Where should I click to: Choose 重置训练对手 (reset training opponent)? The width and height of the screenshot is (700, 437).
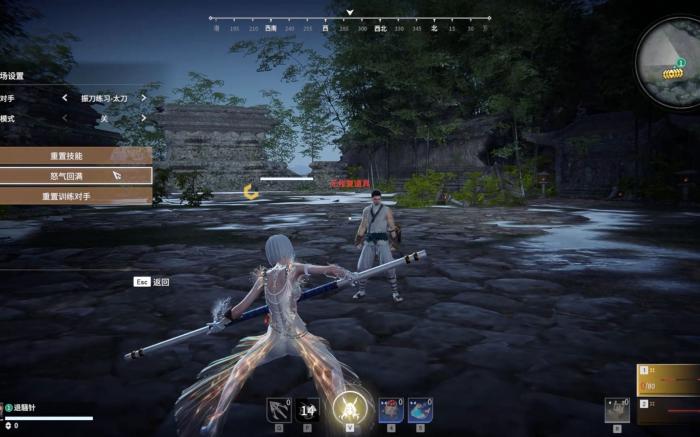(x=68, y=196)
